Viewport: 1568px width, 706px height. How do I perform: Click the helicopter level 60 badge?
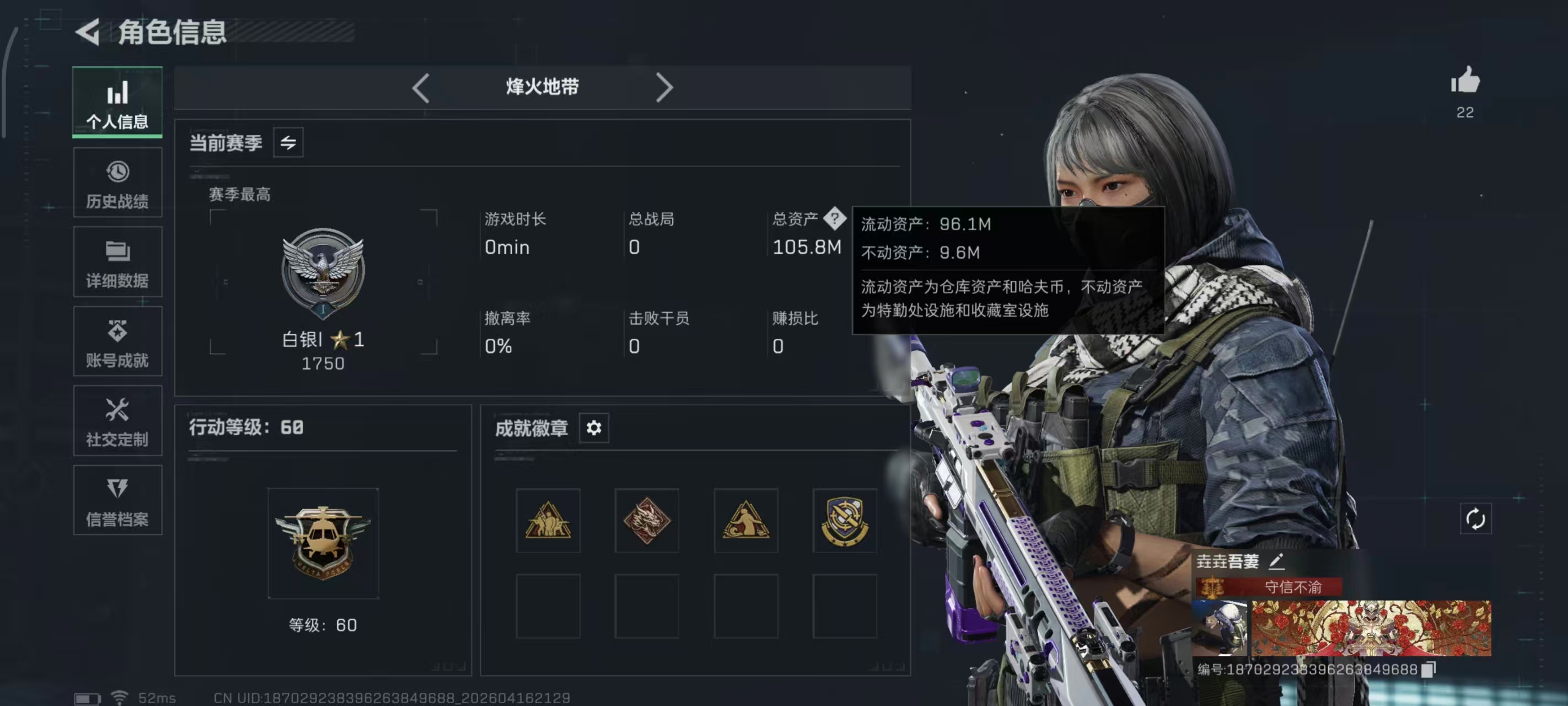point(323,542)
